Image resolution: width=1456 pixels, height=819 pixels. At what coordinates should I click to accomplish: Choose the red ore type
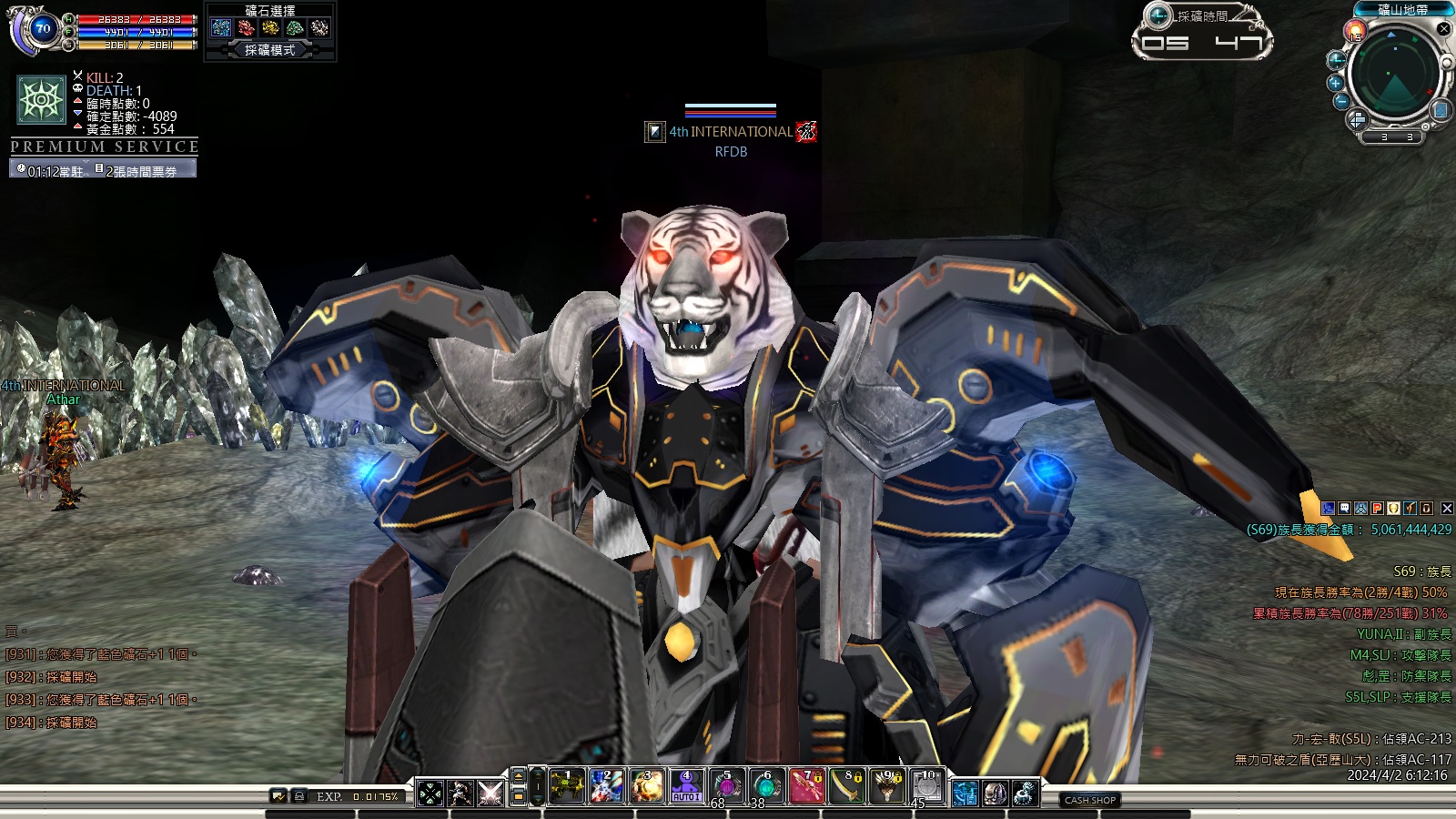246,28
